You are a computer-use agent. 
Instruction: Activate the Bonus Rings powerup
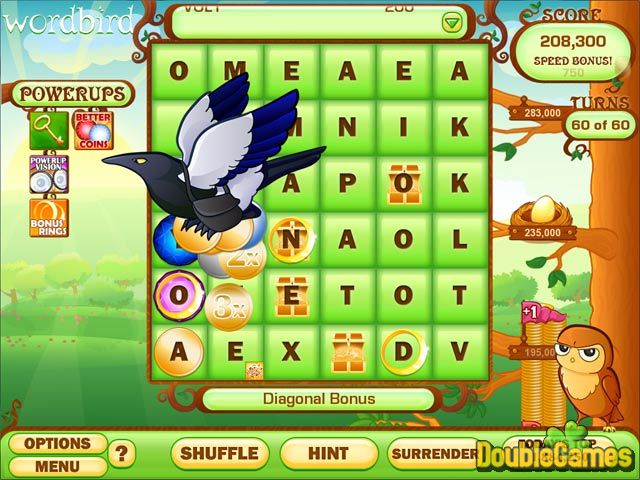point(49,218)
